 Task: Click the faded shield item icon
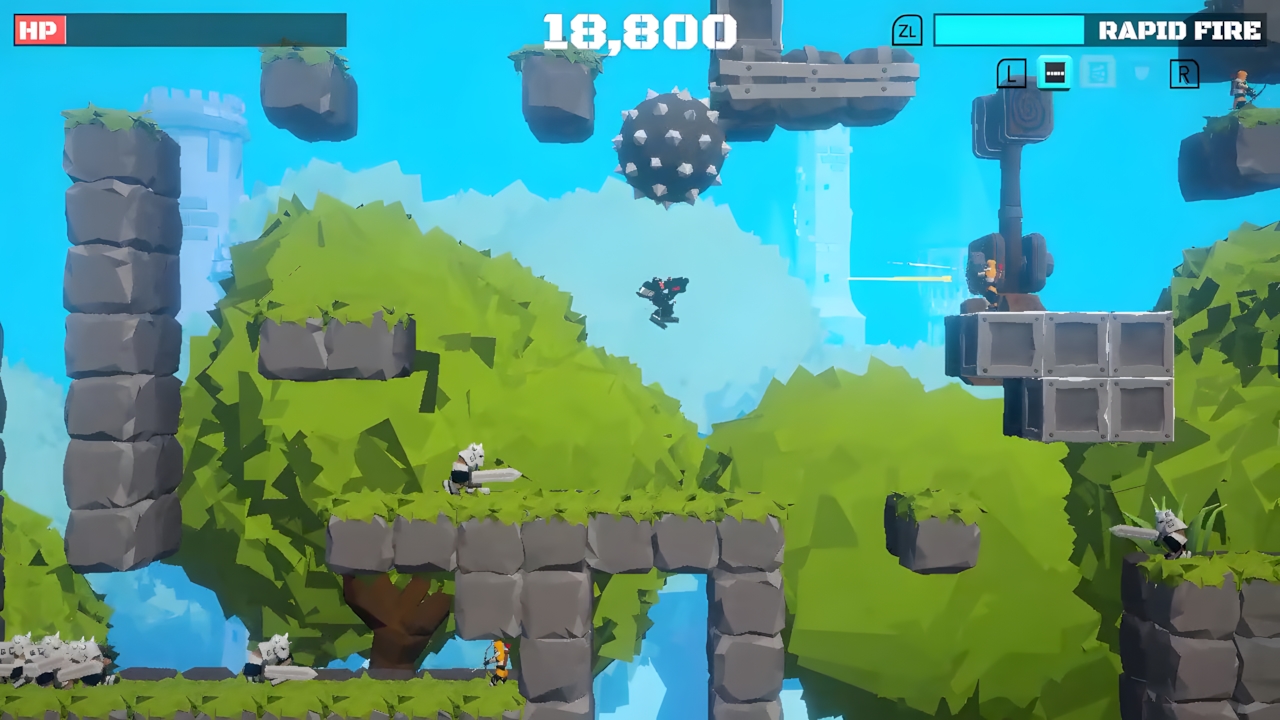tap(1140, 72)
